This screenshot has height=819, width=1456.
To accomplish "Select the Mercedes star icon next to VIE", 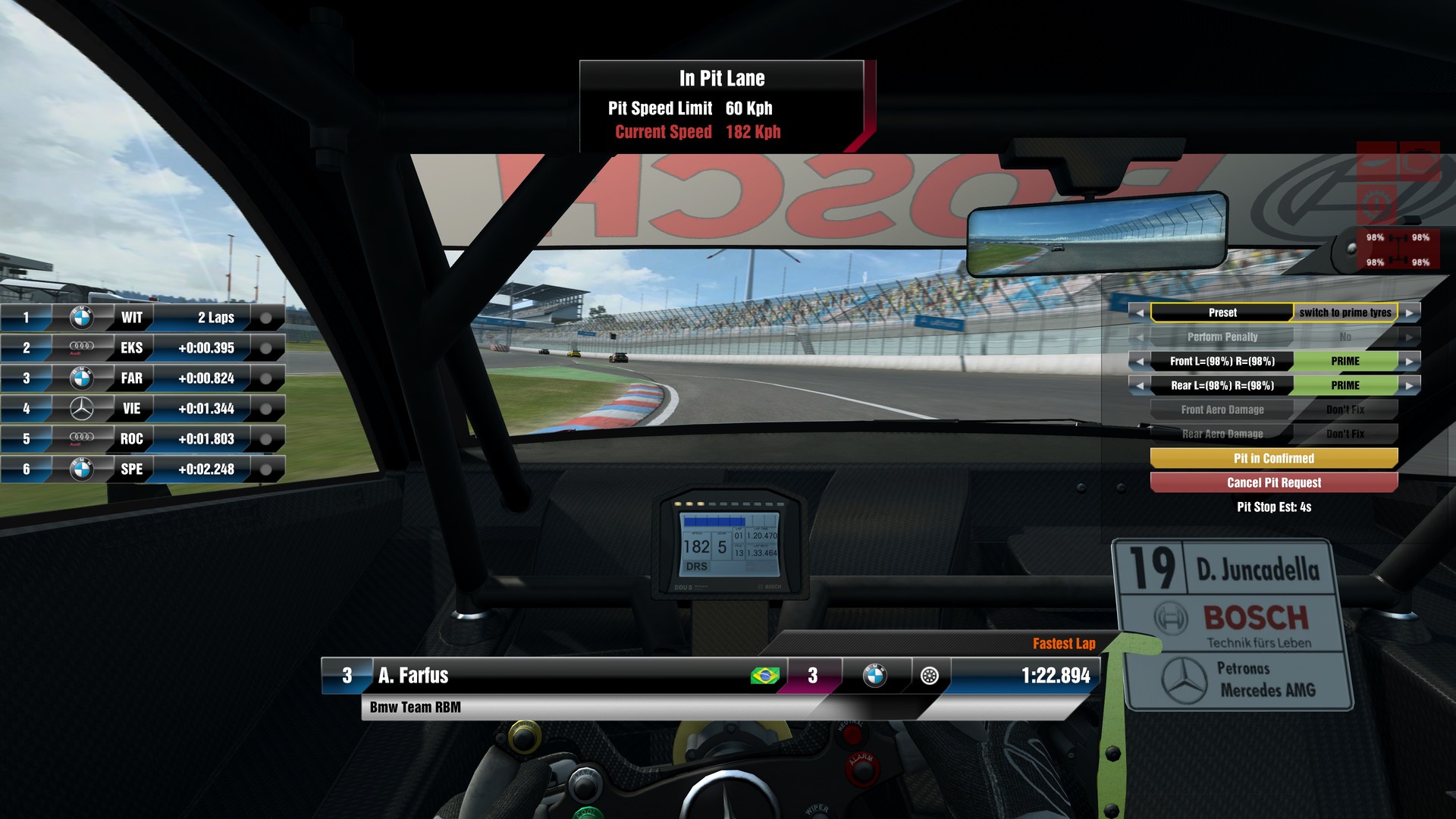I will coord(80,408).
